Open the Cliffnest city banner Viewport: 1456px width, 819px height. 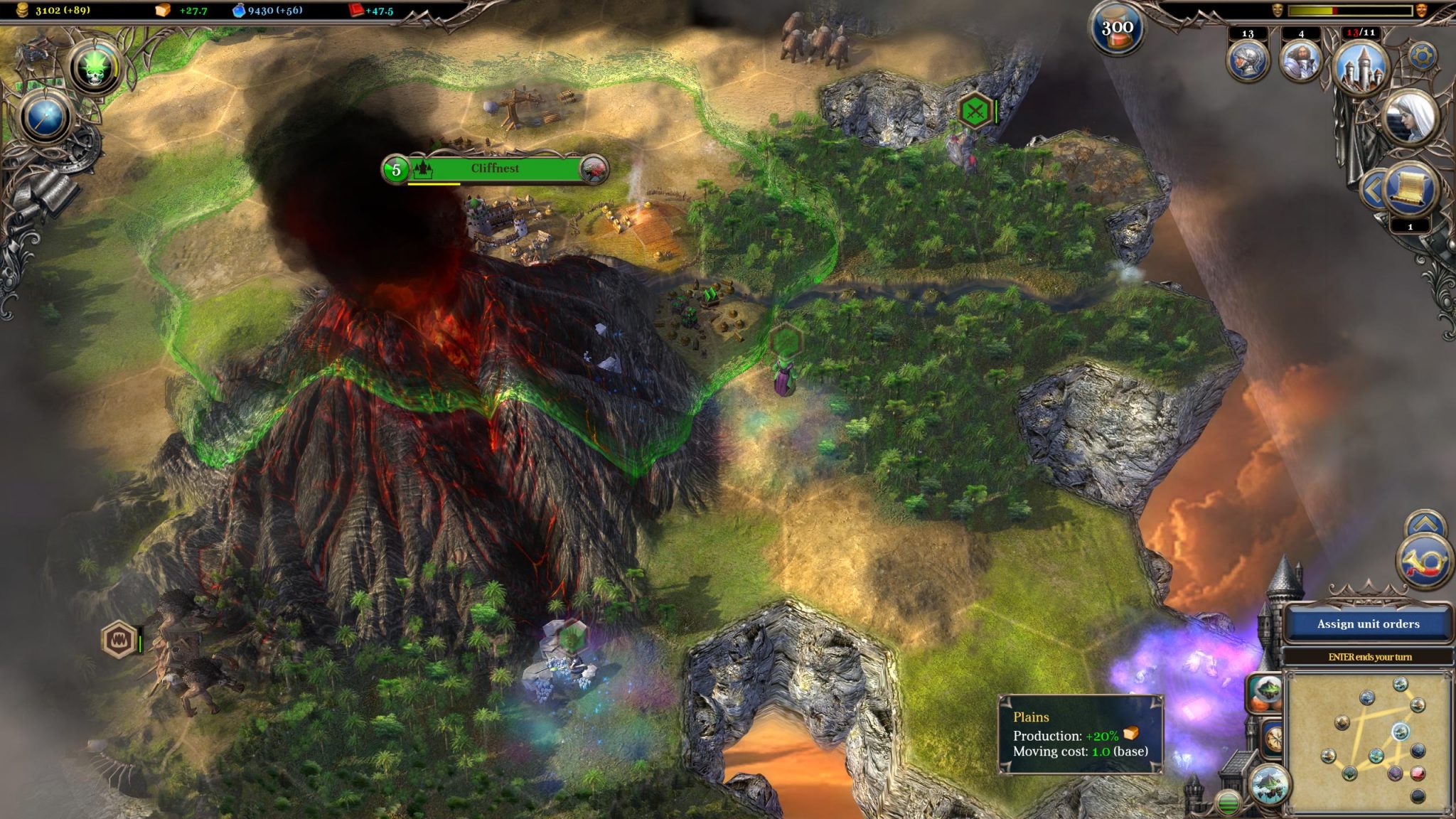coord(495,169)
